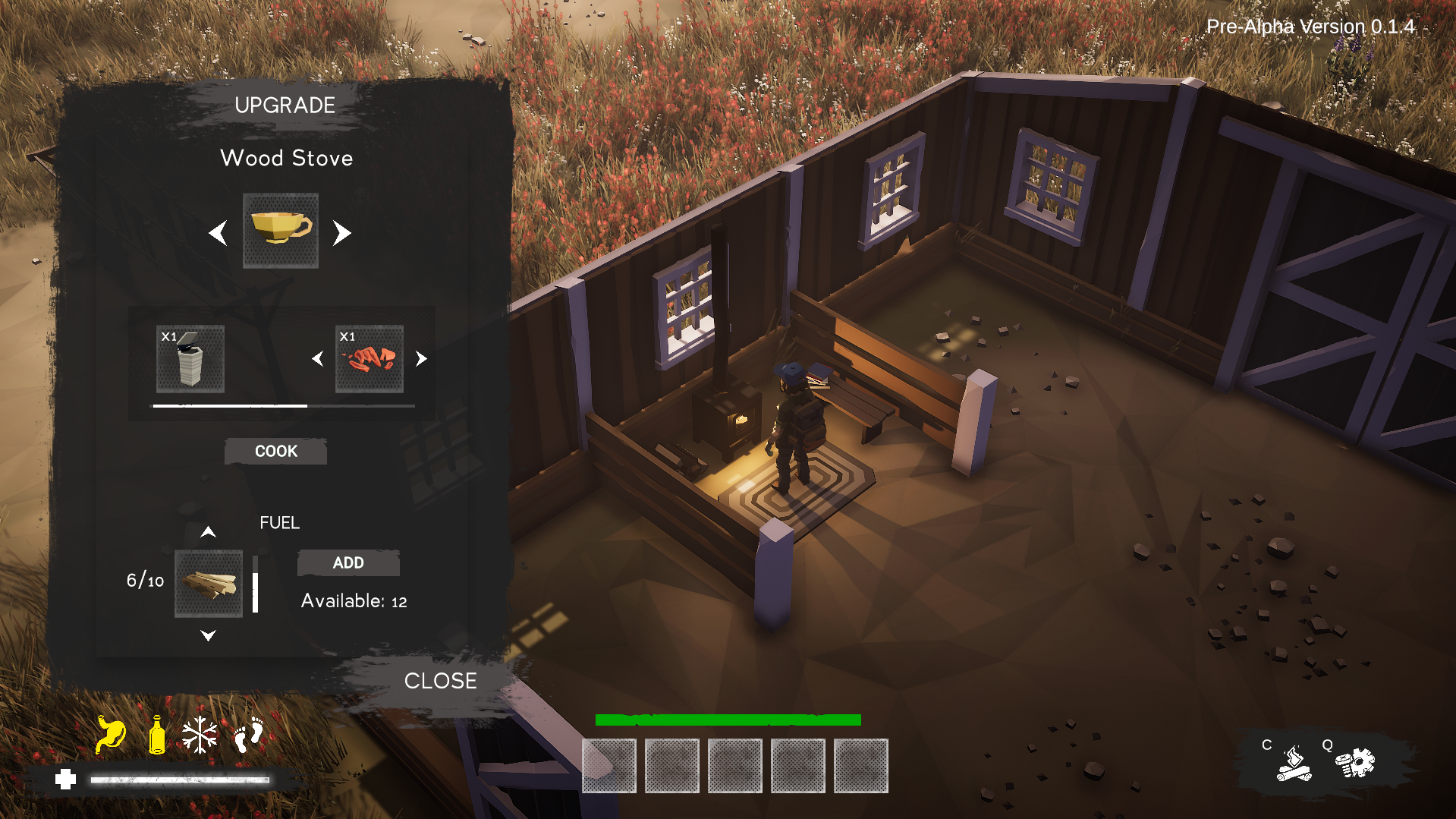Check the stomach hunger status icon

(x=111, y=735)
